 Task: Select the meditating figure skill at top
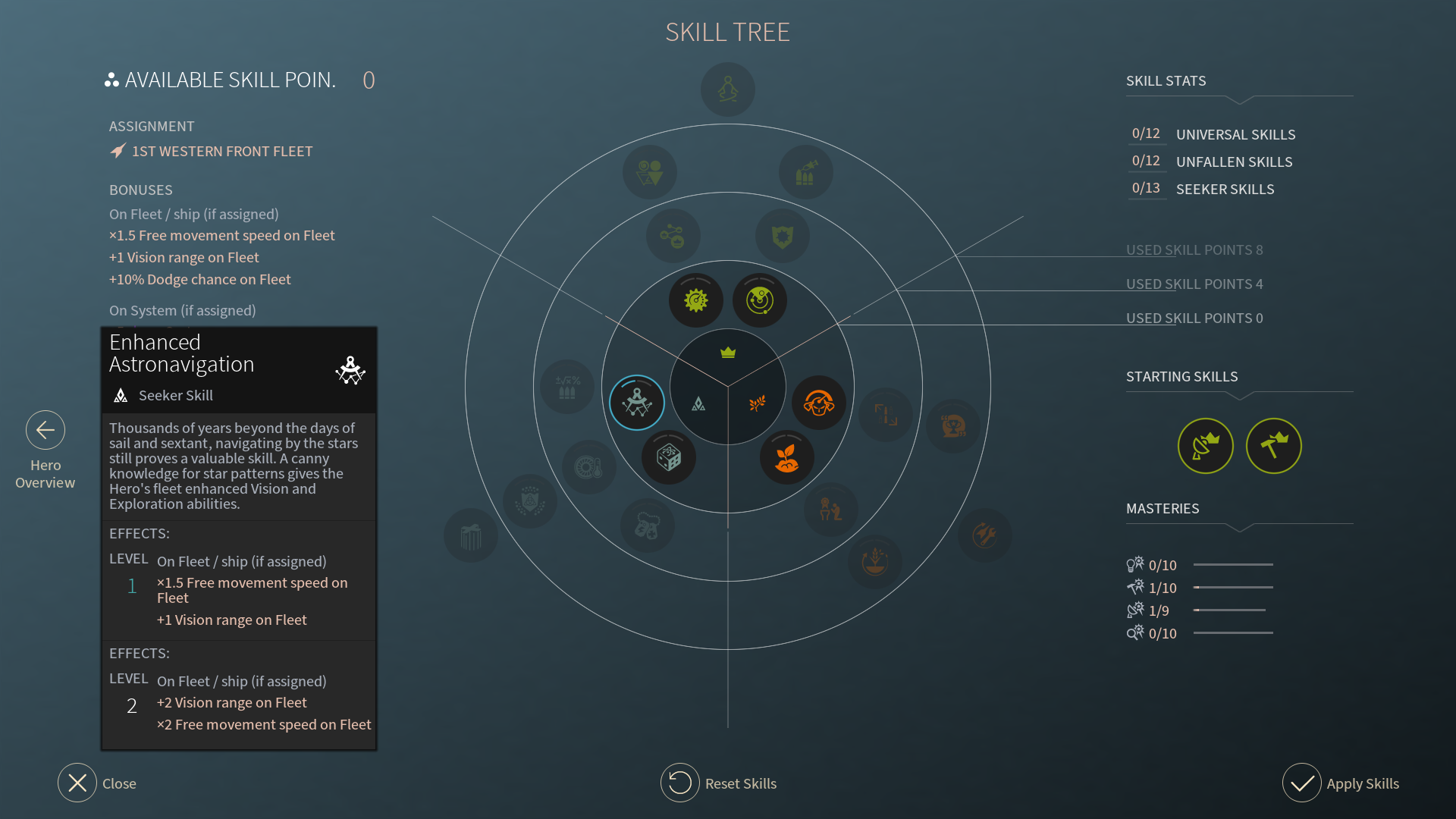[x=728, y=89]
